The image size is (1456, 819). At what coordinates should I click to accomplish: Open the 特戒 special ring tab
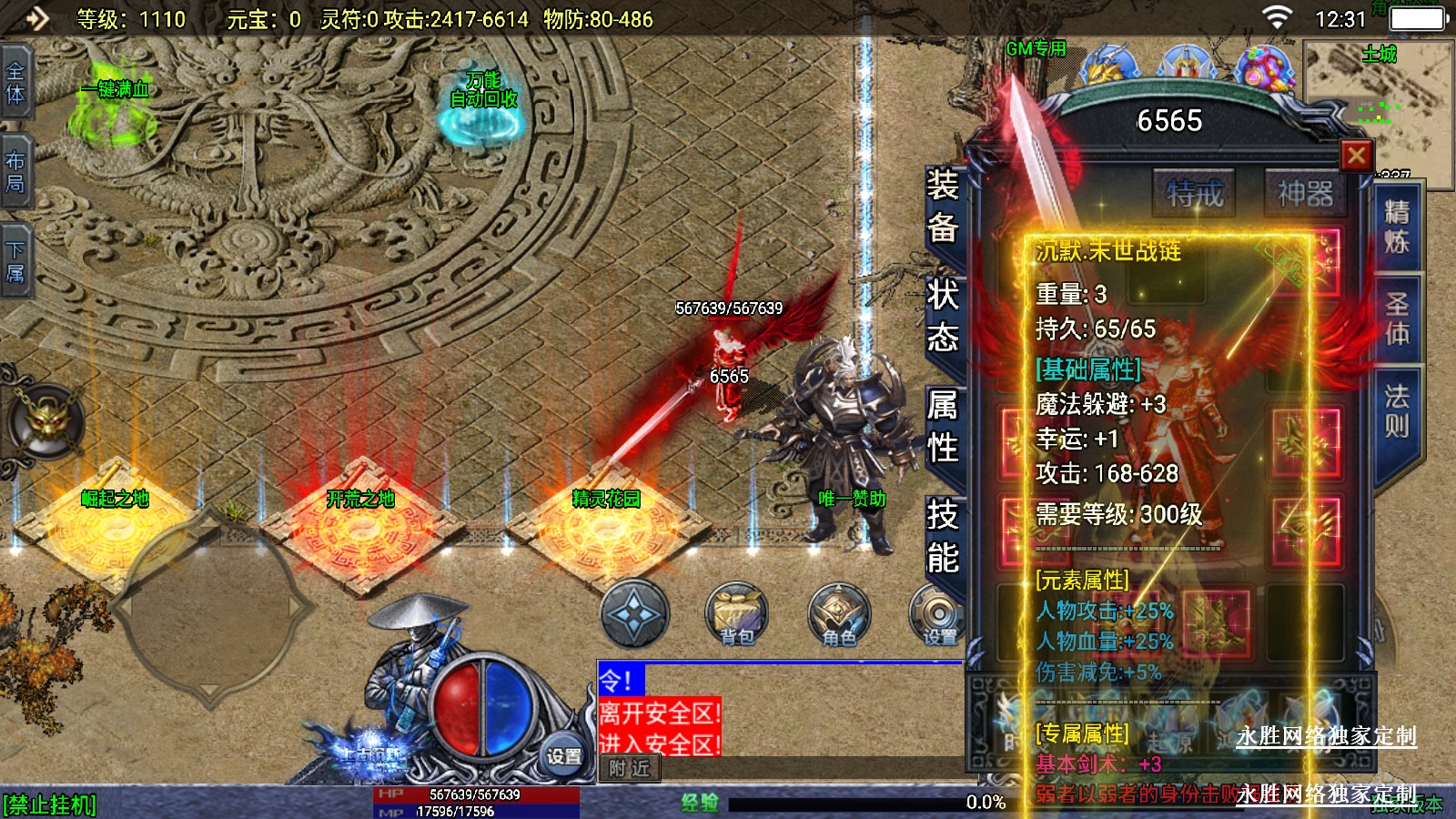click(x=1195, y=193)
